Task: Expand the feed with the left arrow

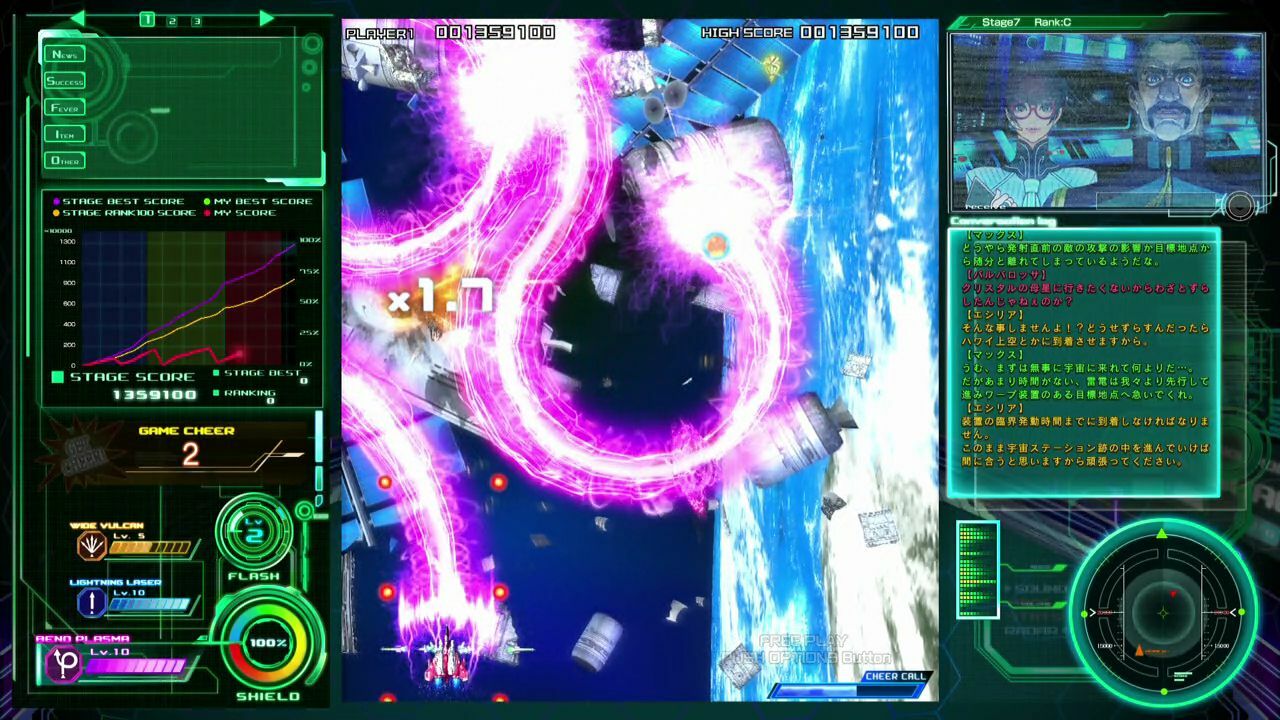Action: point(77,19)
